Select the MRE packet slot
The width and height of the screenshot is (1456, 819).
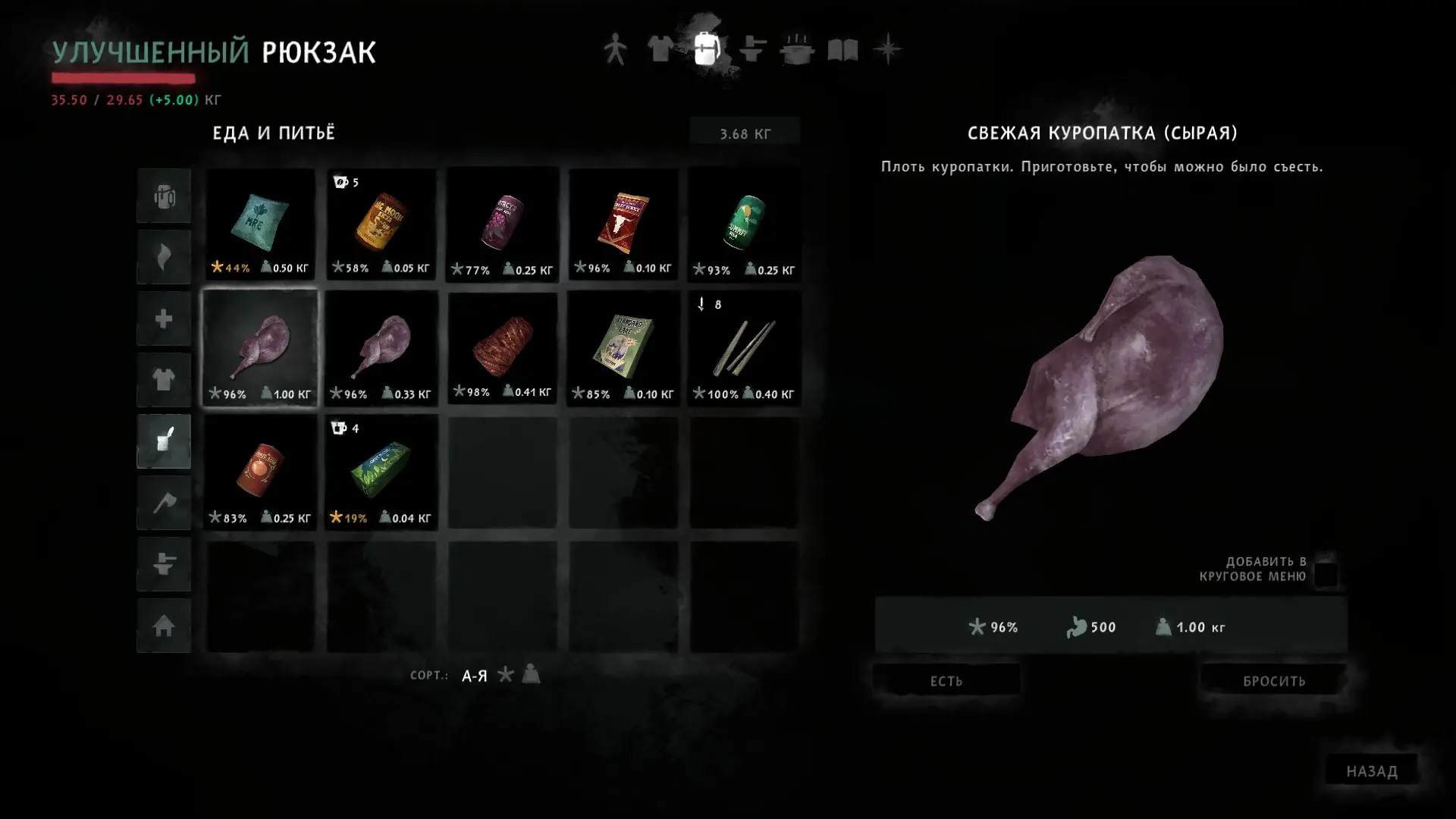(260, 224)
